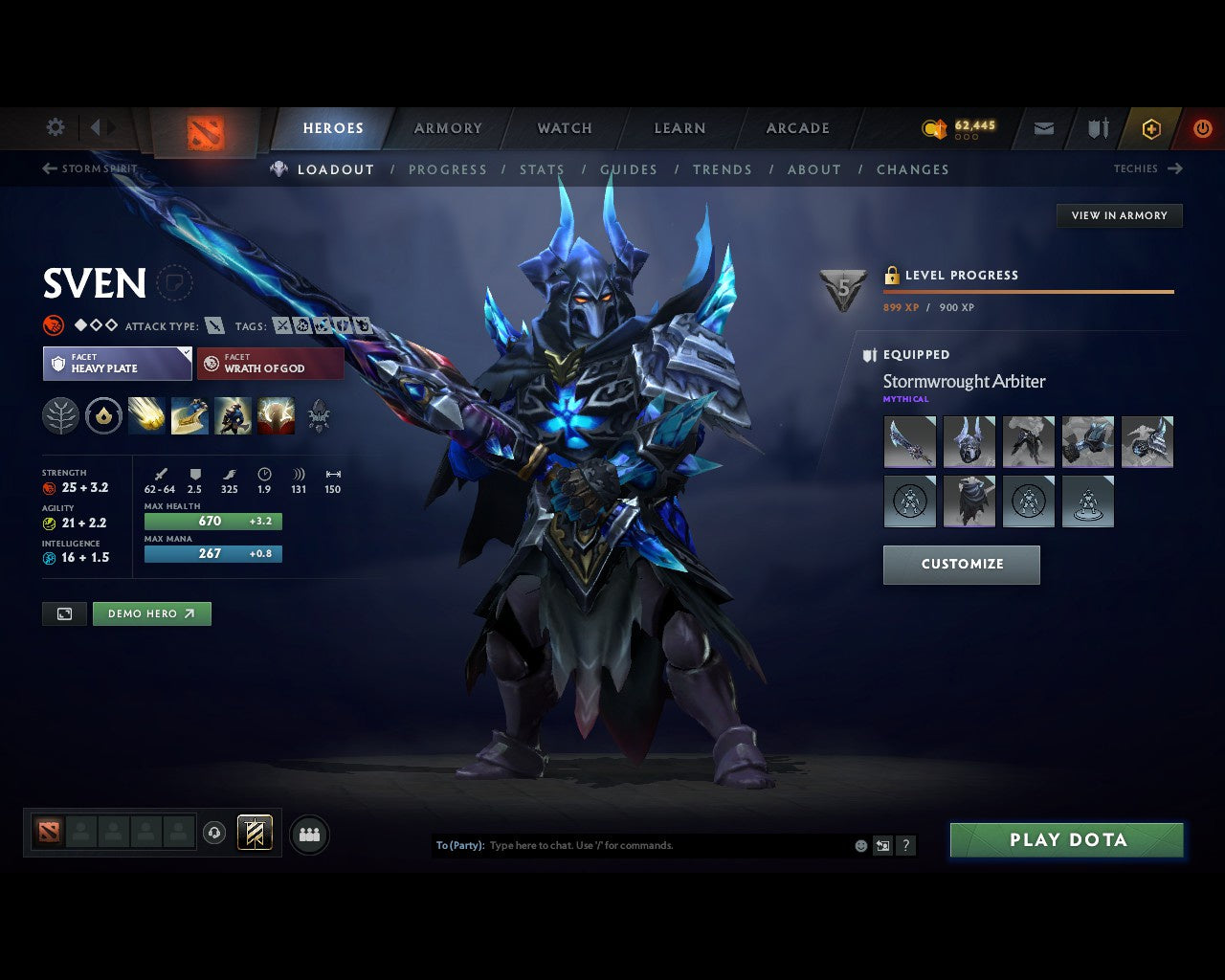Image resolution: width=1225 pixels, height=980 pixels.
Task: Expand Storm Spirit via the left arrow
Action: (47, 168)
